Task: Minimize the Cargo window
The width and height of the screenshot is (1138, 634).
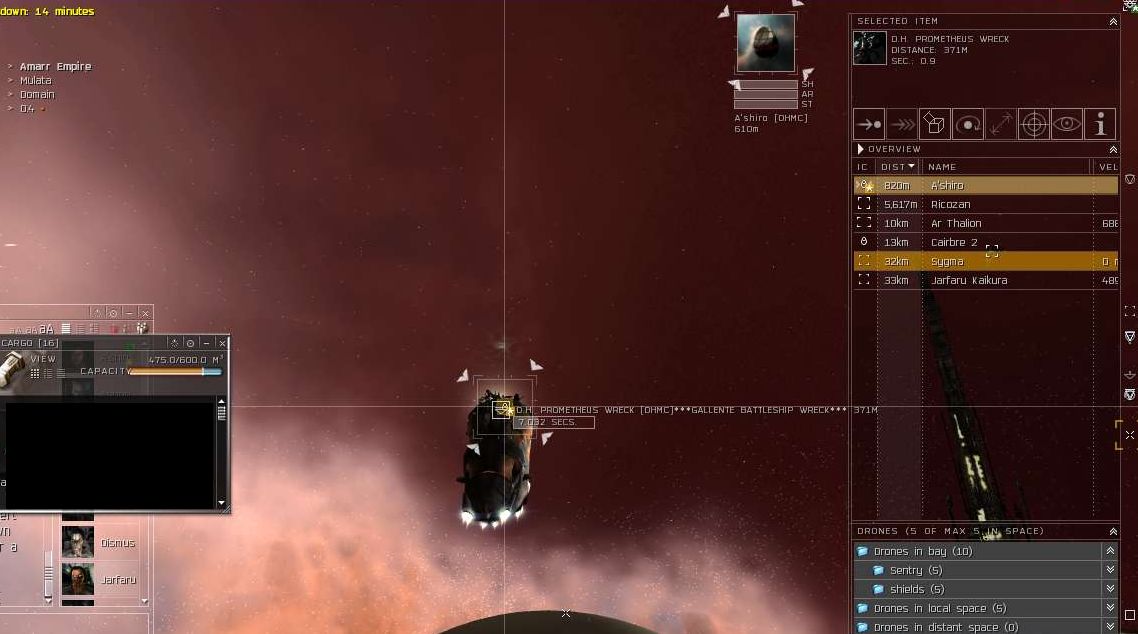Action: 206,343
